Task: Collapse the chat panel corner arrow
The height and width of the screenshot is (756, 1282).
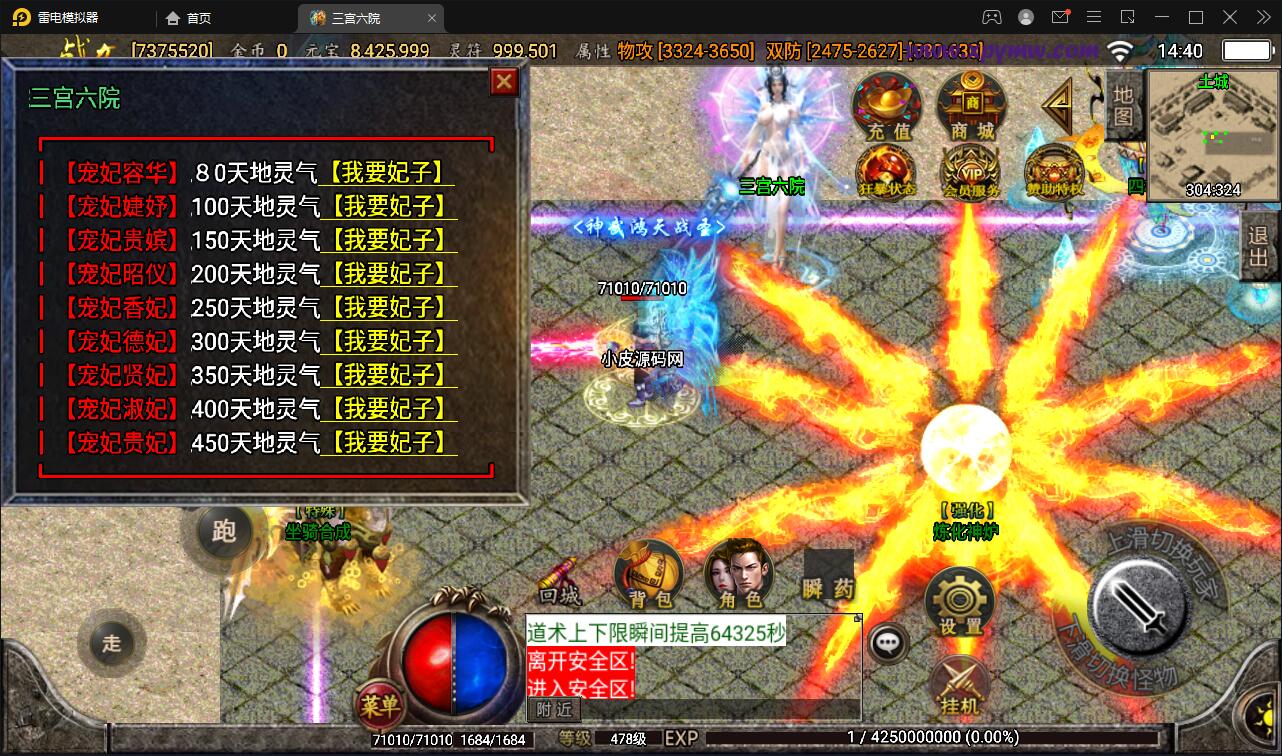Action: pyautogui.click(x=856, y=618)
